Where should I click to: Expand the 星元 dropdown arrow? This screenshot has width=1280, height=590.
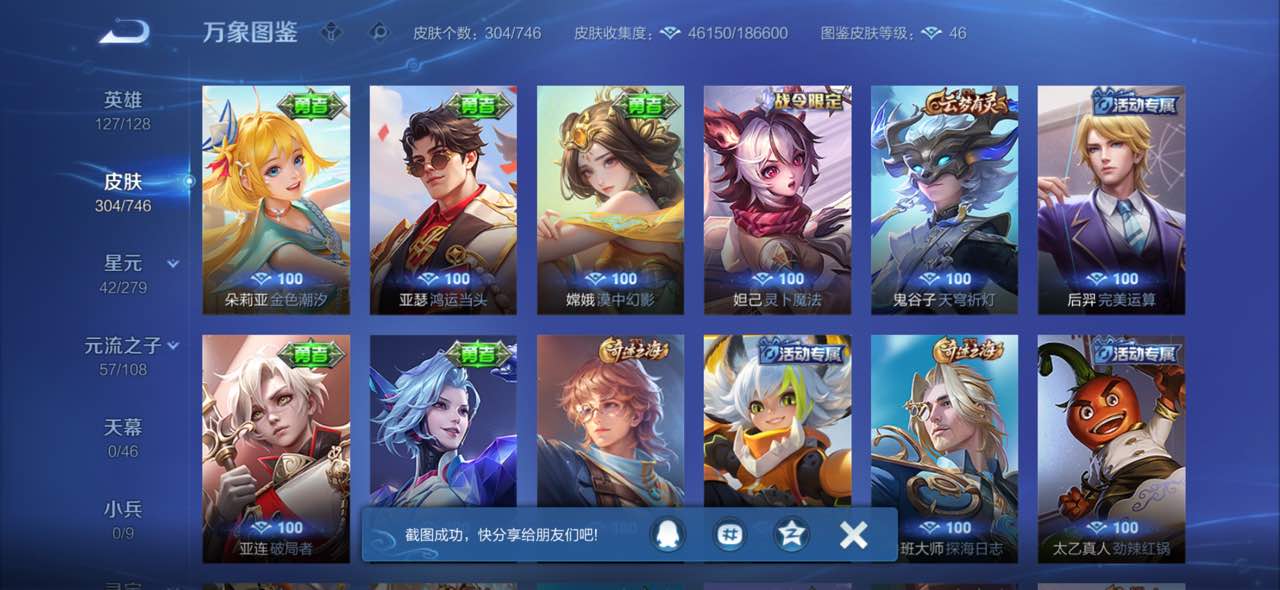pyautogui.click(x=173, y=264)
